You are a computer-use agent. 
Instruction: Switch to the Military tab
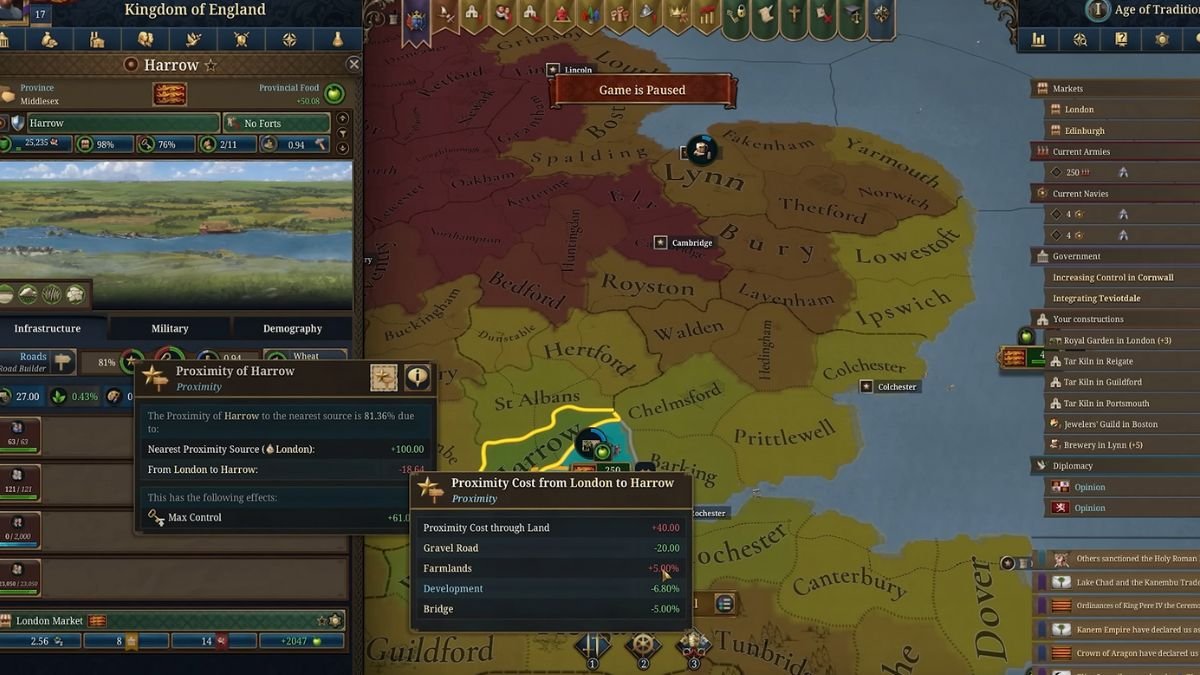[170, 328]
